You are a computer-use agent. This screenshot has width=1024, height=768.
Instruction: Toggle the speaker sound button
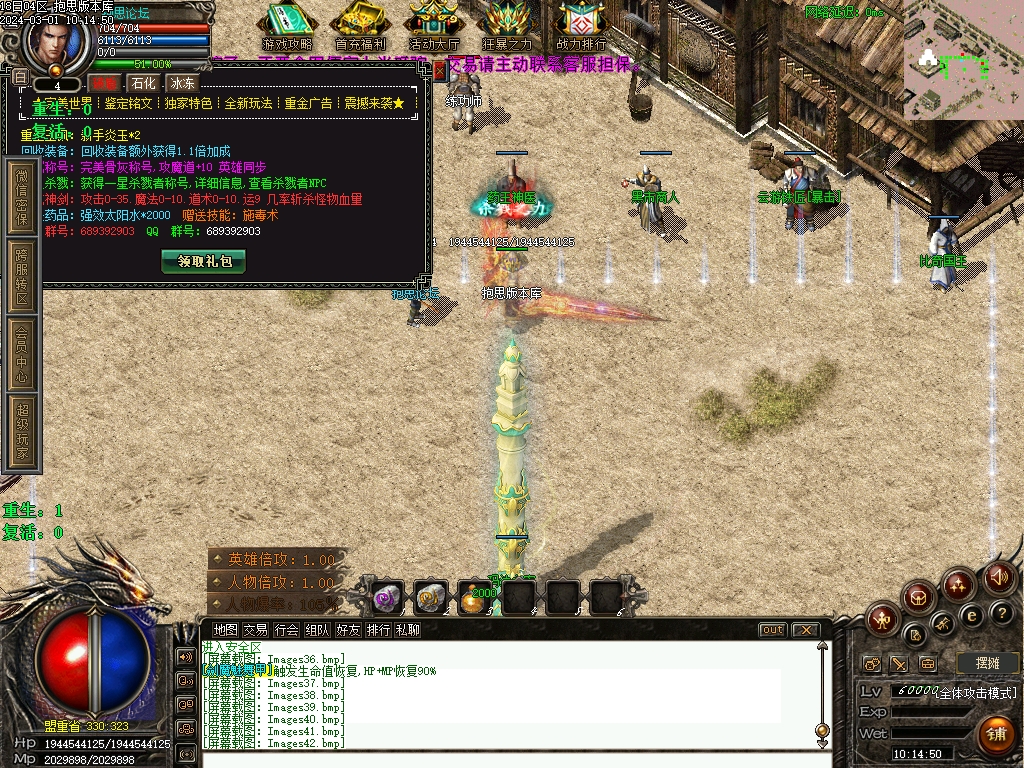pos(999,577)
